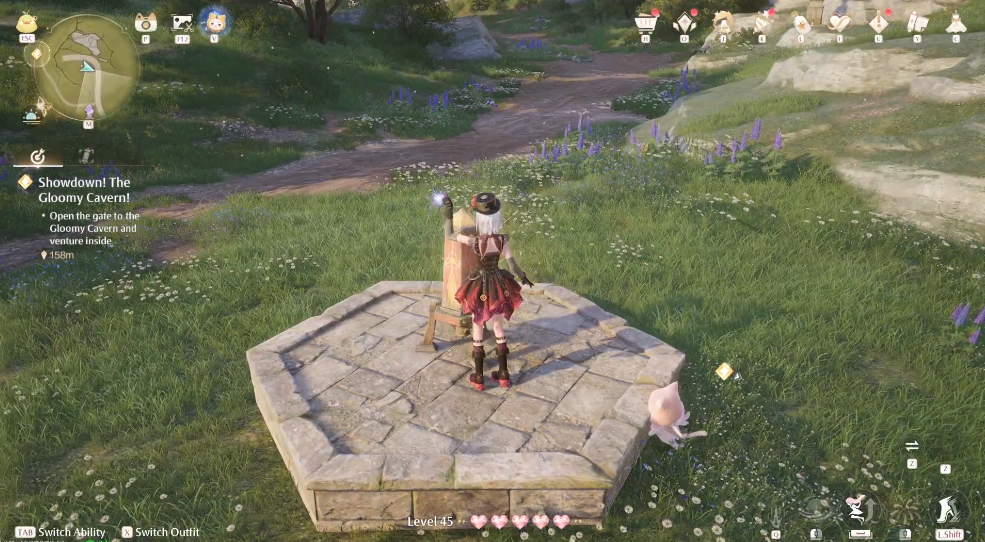The image size is (985, 542).
Task: Open the yellow chick pause menu icon
Action: 27,22
